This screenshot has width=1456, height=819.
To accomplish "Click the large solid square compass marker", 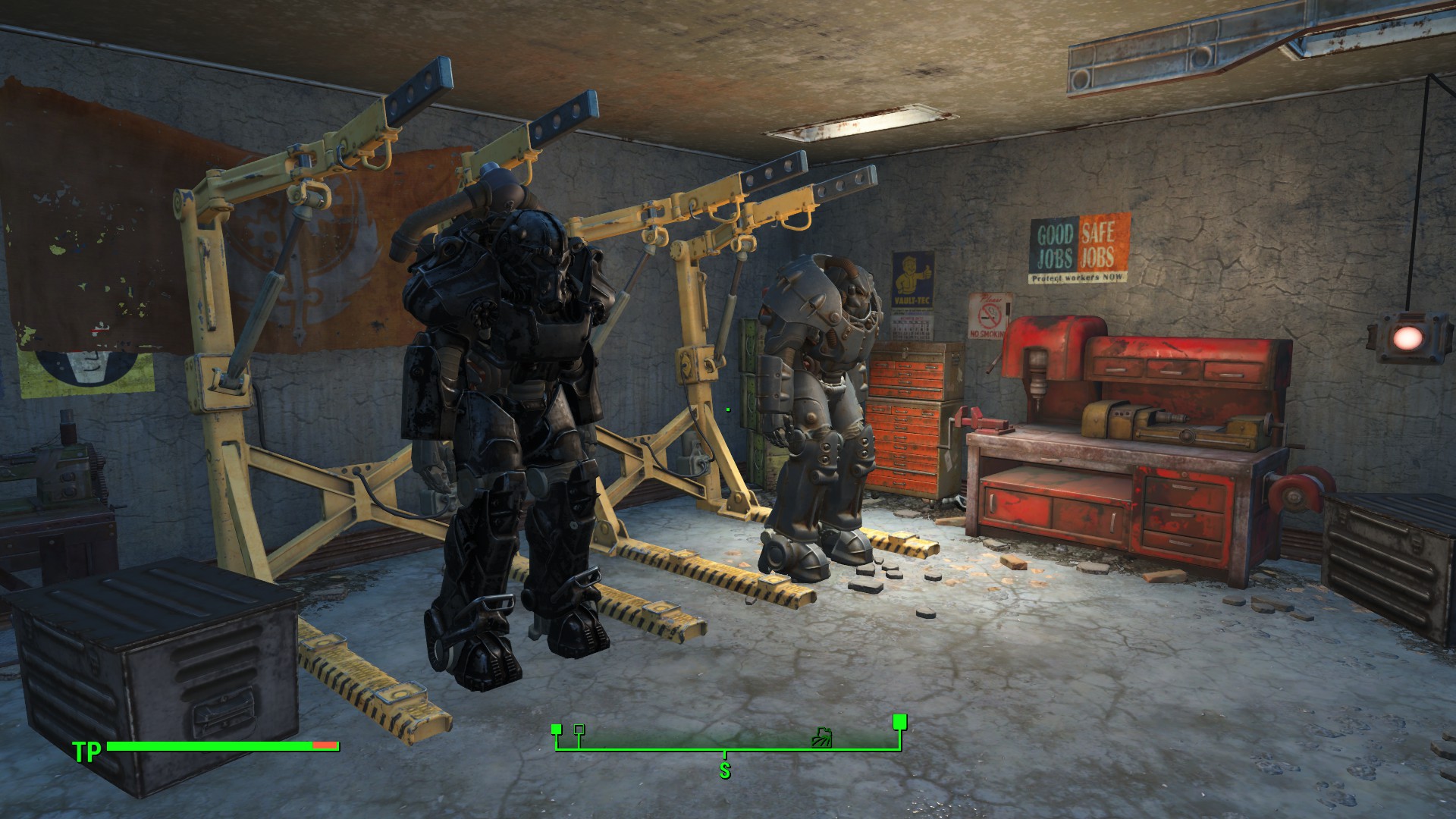I will click(x=900, y=720).
